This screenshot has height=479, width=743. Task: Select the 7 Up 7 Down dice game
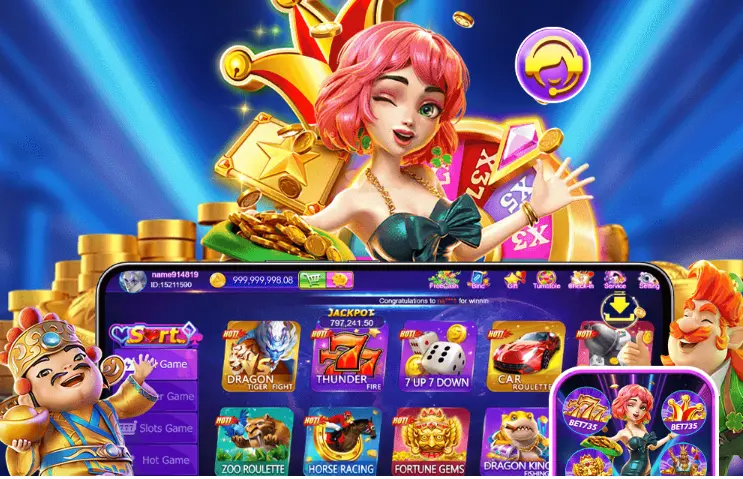[x=434, y=358]
